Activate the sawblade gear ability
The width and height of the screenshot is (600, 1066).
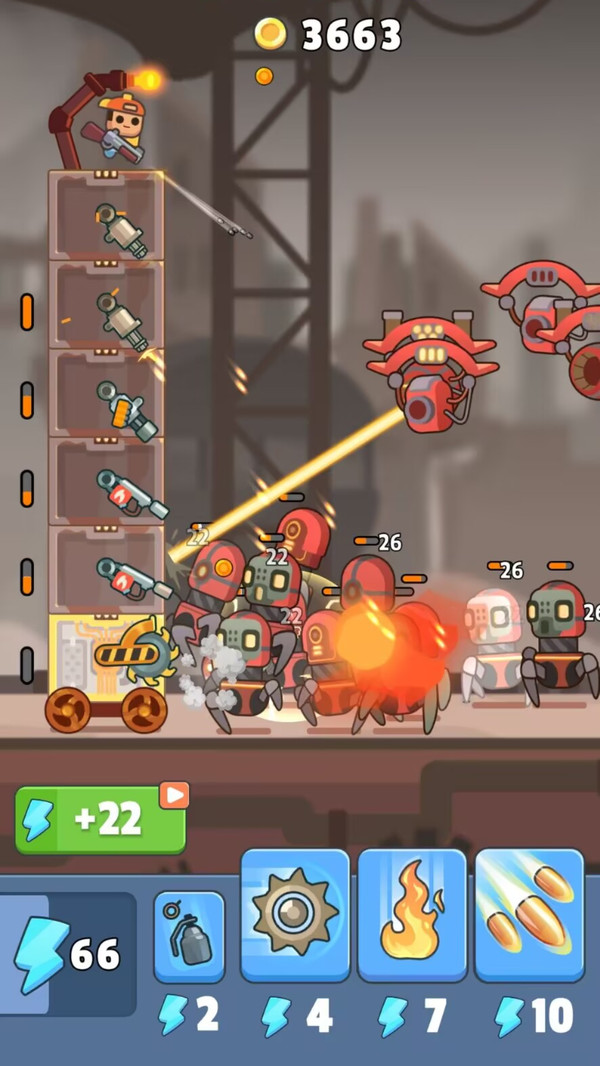click(x=295, y=916)
